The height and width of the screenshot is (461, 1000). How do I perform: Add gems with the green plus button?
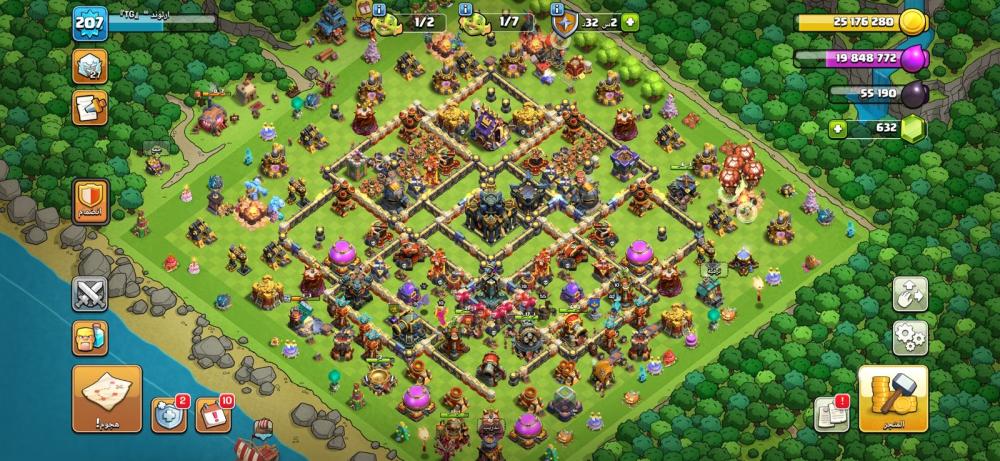(x=838, y=130)
